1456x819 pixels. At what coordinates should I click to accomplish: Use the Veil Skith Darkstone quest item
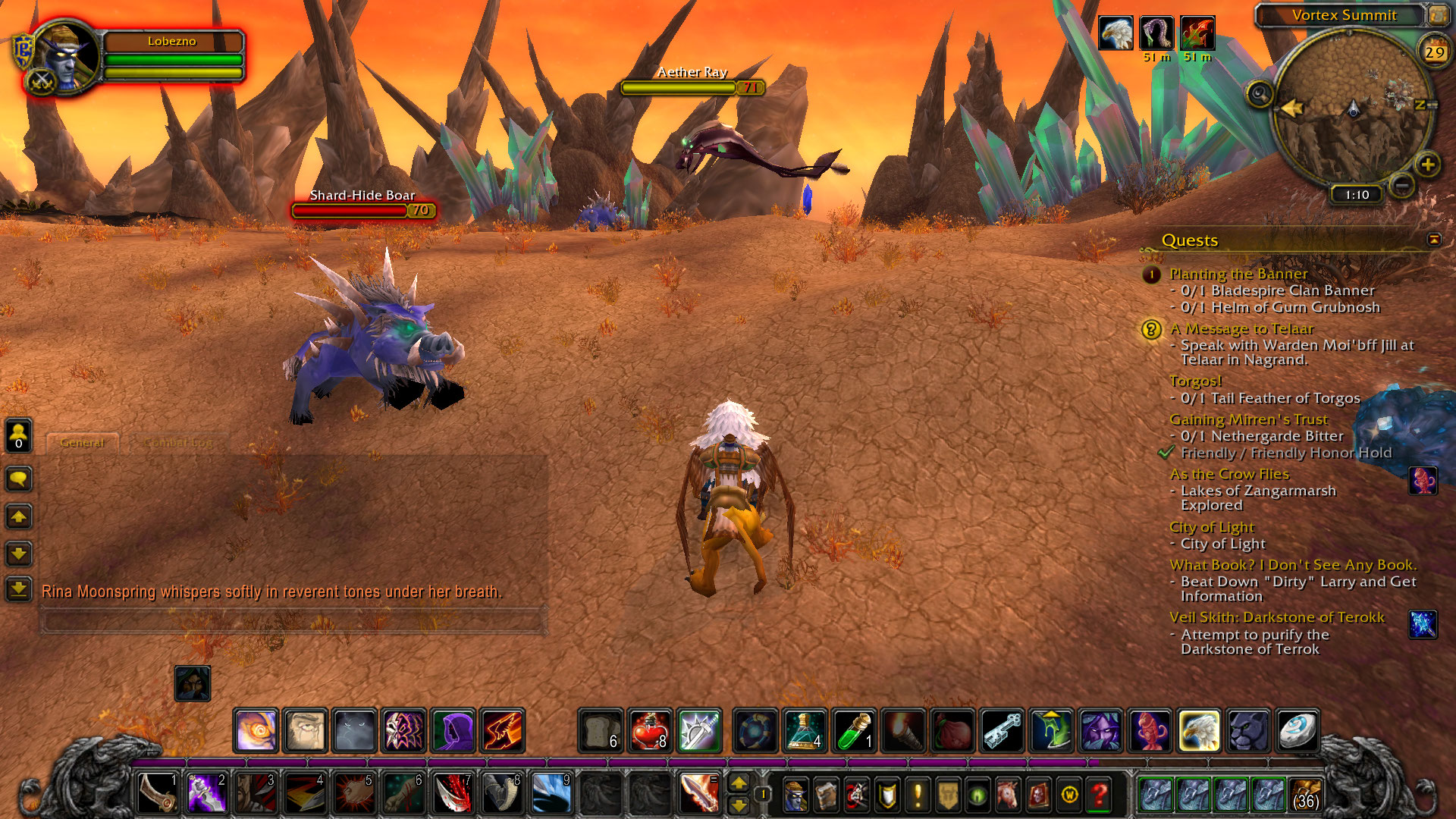click(x=1422, y=624)
